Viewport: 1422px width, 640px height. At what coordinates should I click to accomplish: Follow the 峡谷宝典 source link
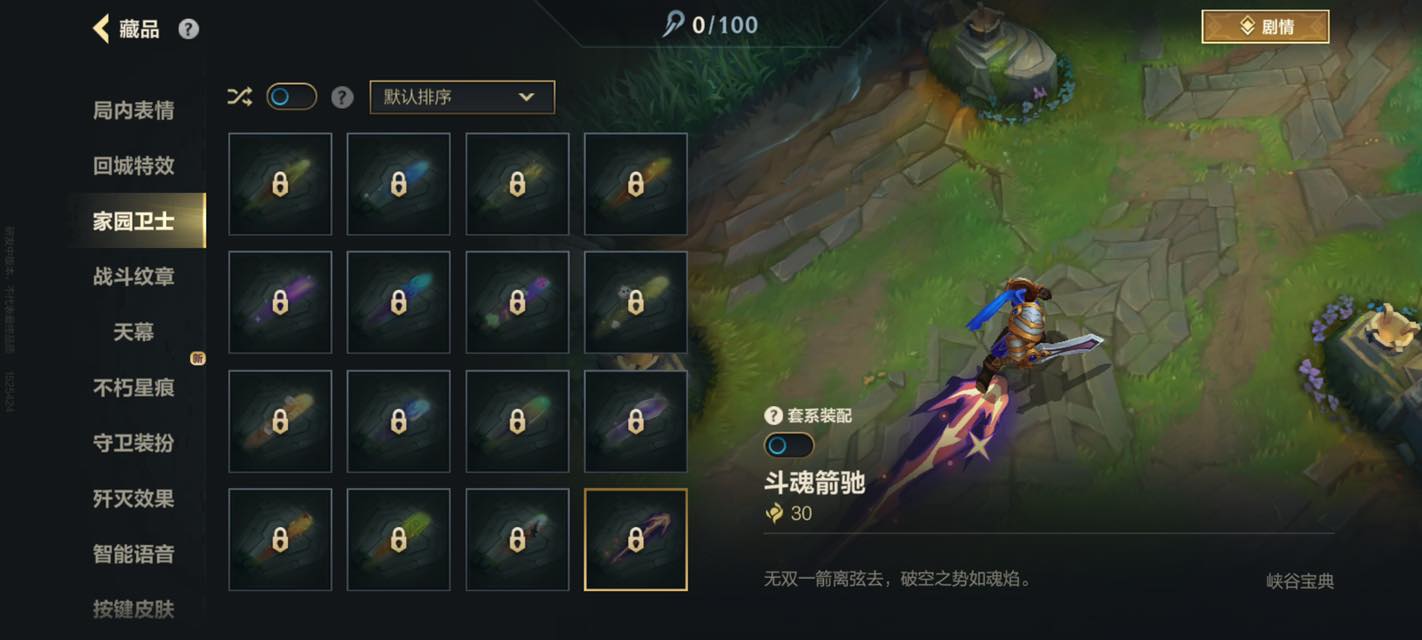click(1300, 581)
